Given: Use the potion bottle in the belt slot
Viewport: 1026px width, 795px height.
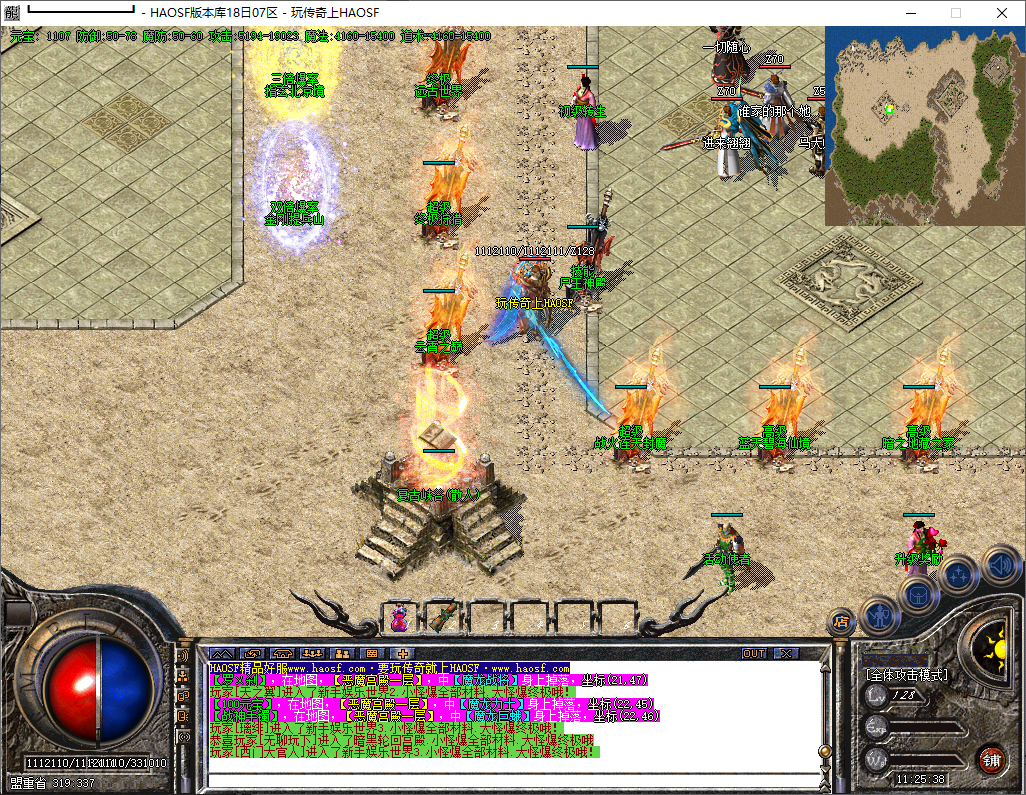Looking at the screenshot, I should click(x=399, y=617).
